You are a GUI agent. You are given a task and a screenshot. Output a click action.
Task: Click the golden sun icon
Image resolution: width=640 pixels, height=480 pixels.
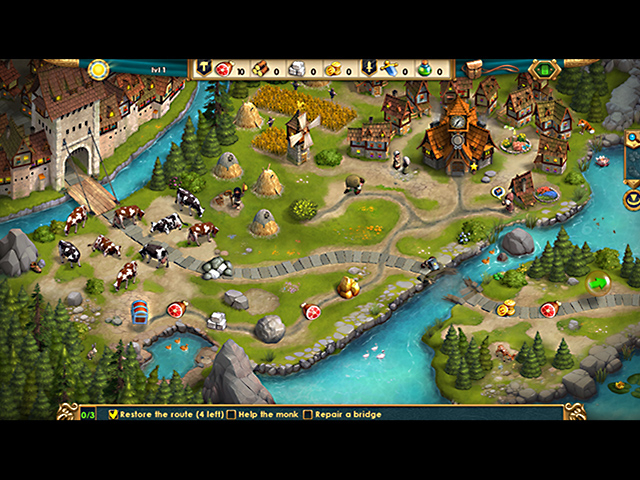98,69
